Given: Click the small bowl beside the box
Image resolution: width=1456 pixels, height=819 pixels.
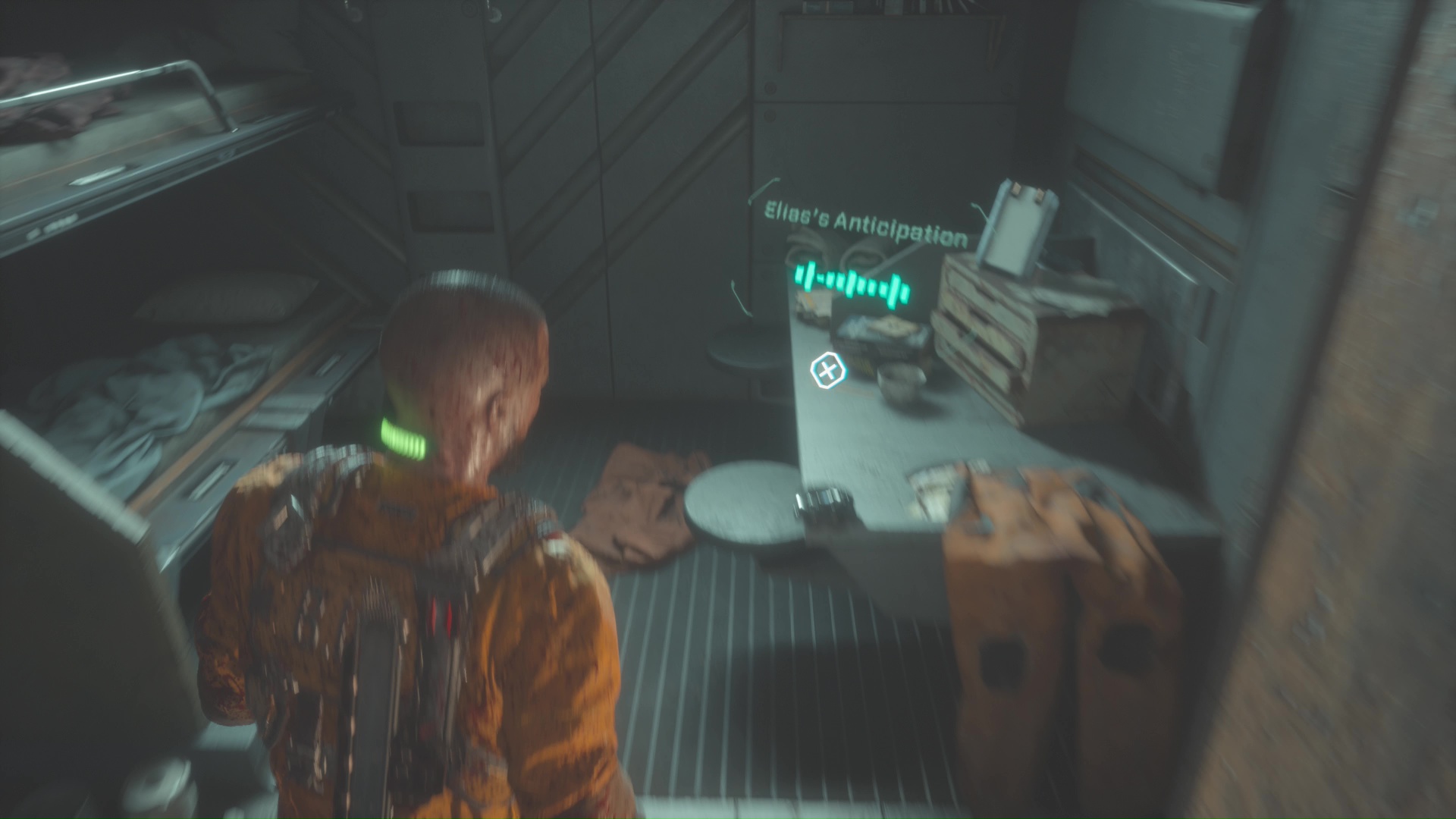Looking at the screenshot, I should [x=901, y=384].
